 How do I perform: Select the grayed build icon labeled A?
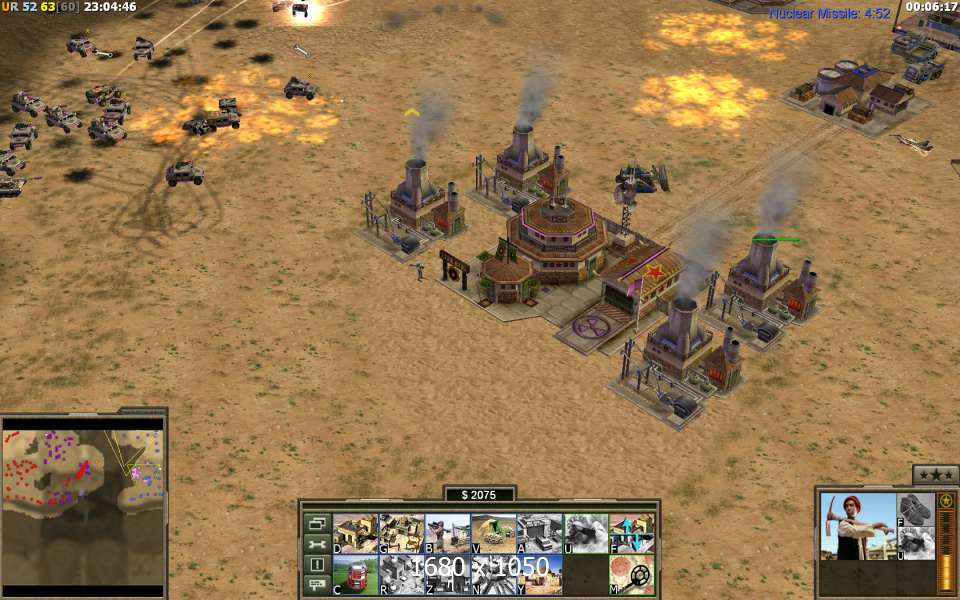539,534
